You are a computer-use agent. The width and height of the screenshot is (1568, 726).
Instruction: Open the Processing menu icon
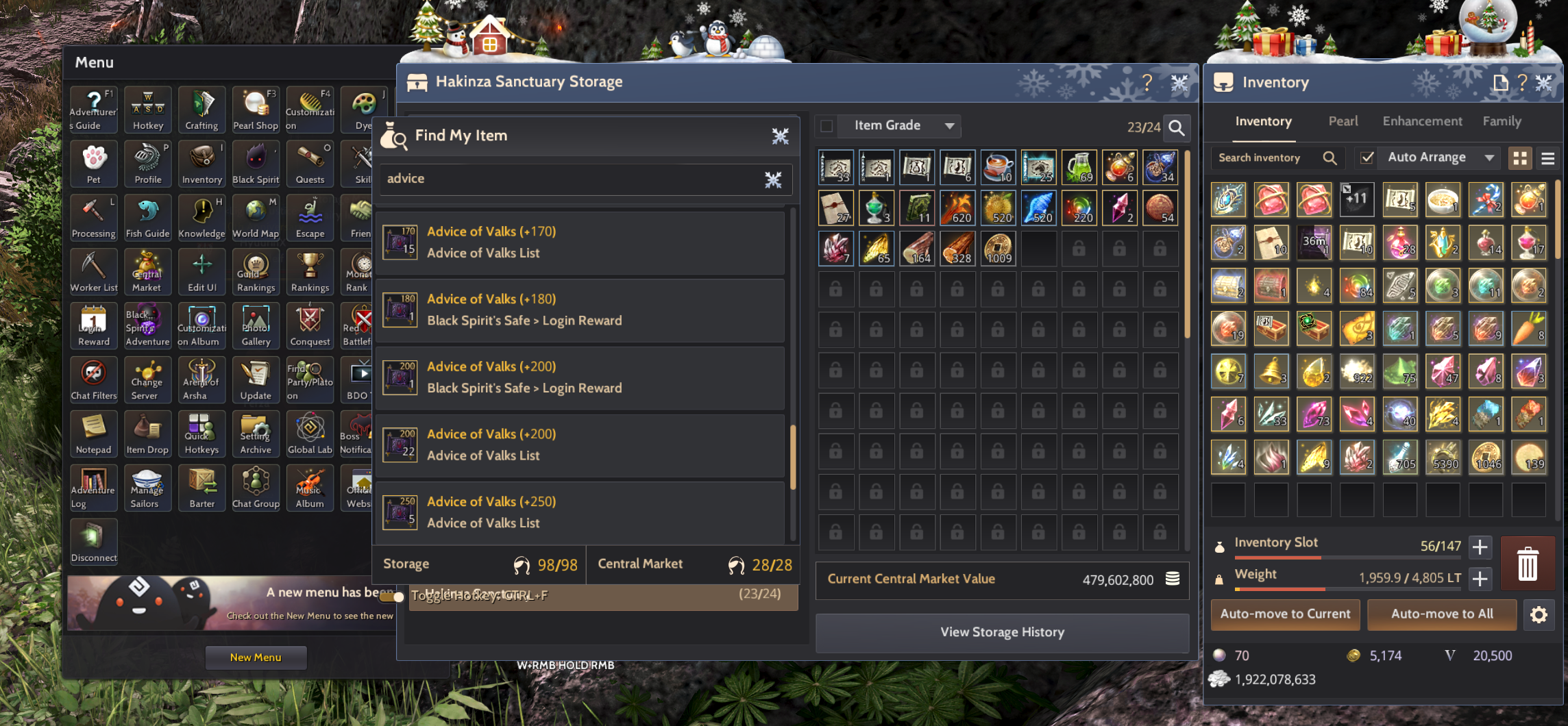point(93,217)
